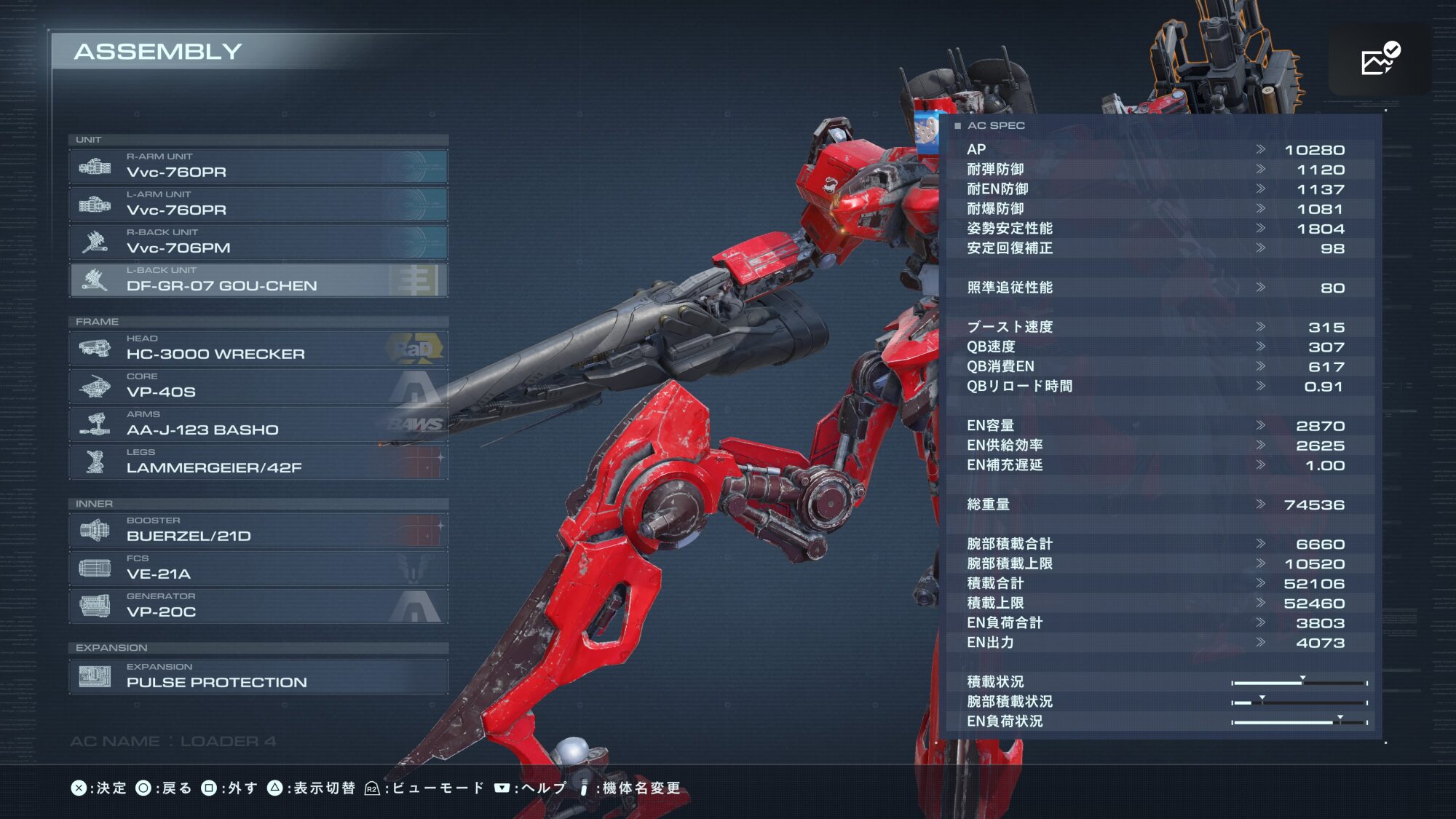Choose the CORE part VP-40S
This screenshot has height=819, width=1456.
[x=258, y=387]
